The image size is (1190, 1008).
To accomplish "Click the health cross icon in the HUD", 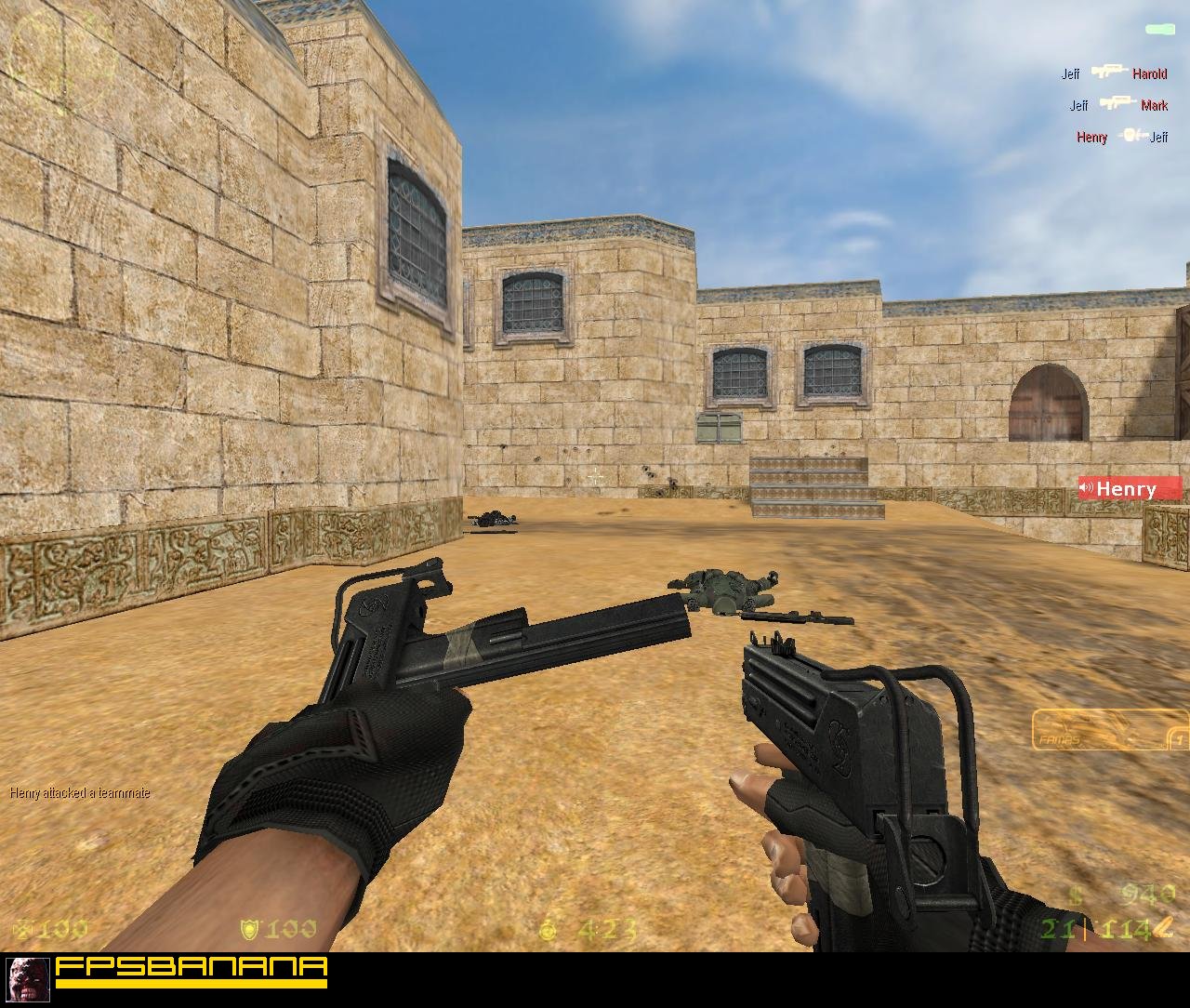I will 23,927.
